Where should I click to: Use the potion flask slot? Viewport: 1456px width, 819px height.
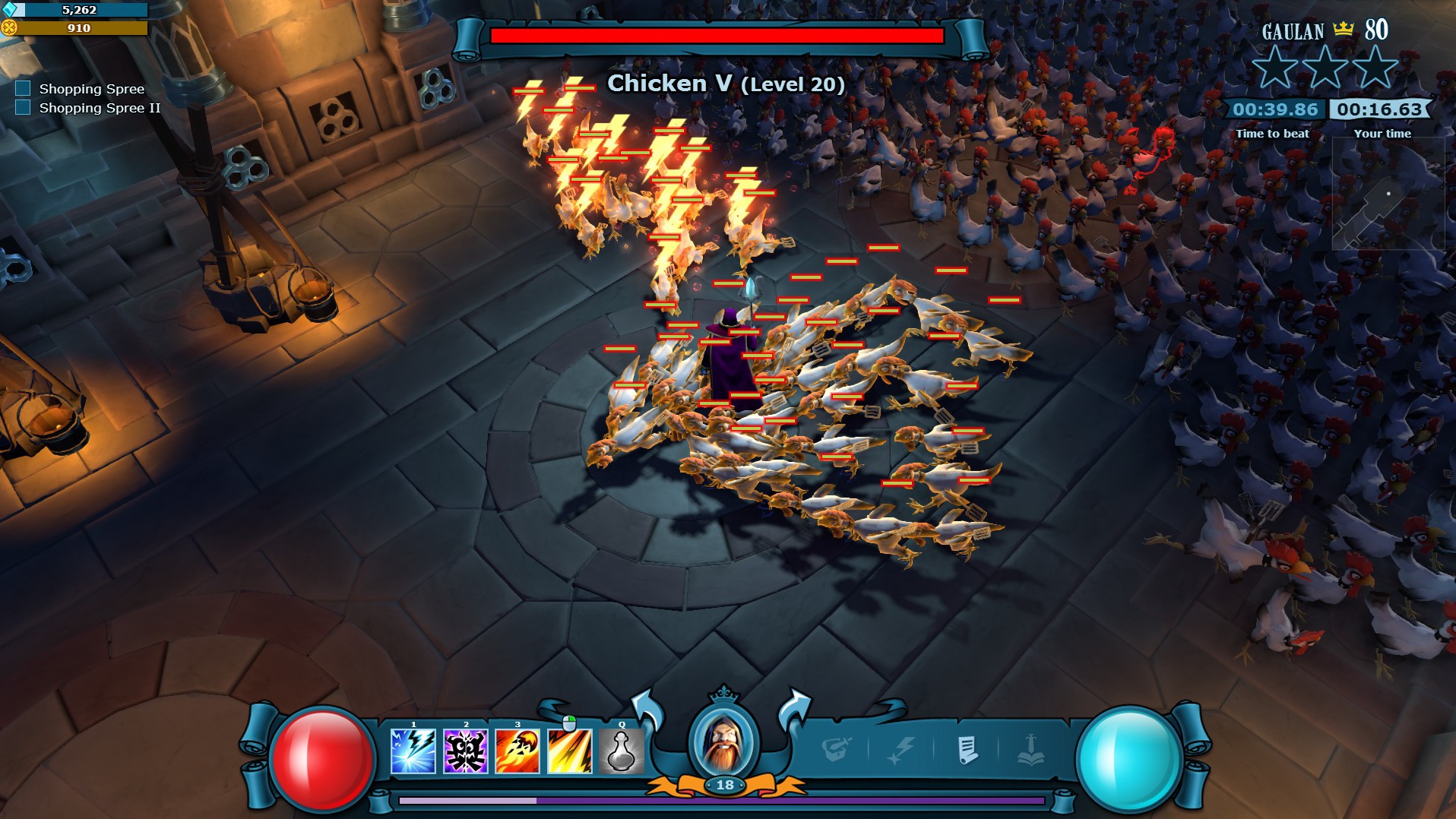[x=622, y=751]
